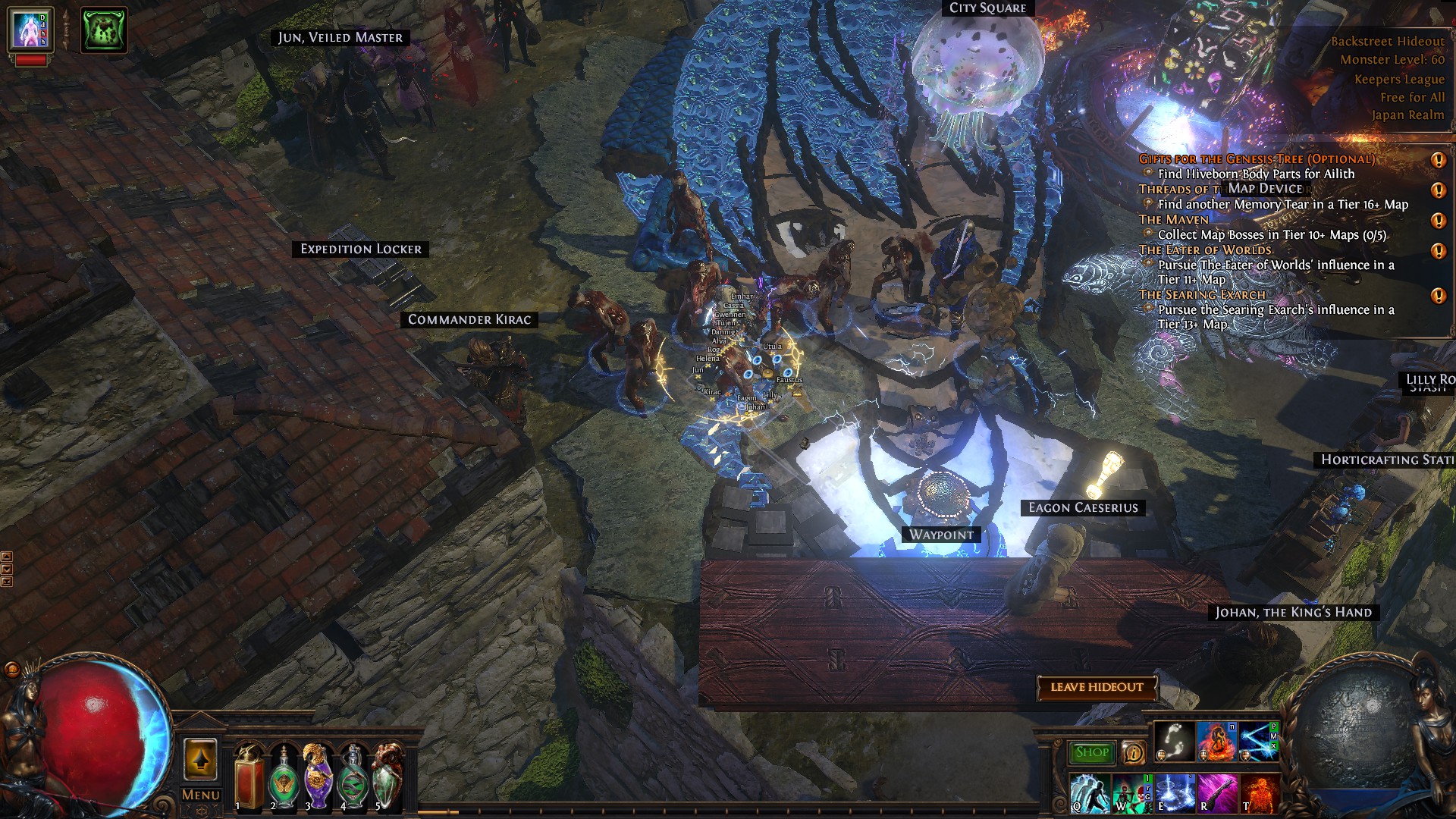Activate the Q dash skill
This screenshot has width=1456, height=819.
(1090, 793)
